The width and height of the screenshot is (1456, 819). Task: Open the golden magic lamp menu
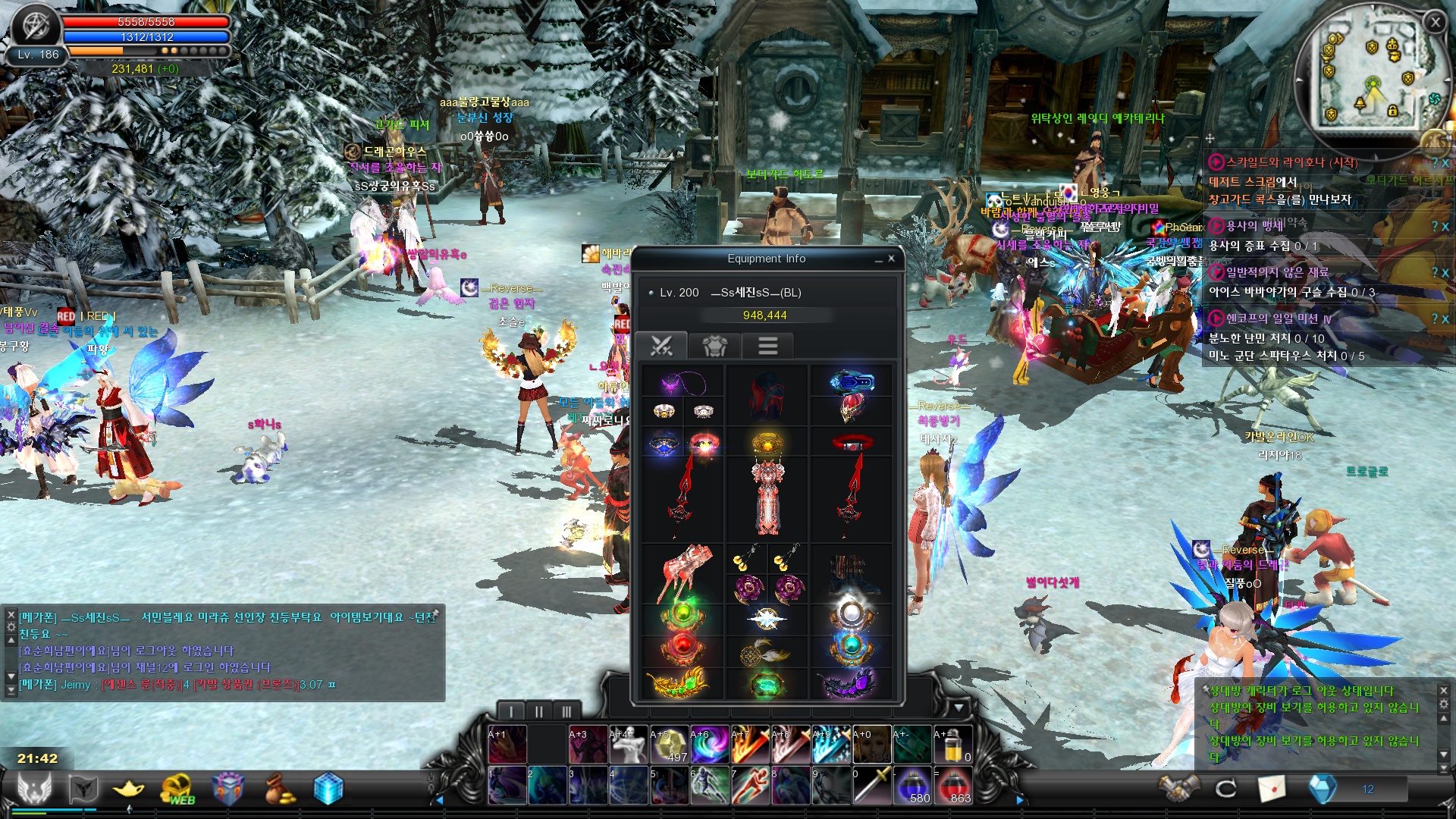[128, 789]
